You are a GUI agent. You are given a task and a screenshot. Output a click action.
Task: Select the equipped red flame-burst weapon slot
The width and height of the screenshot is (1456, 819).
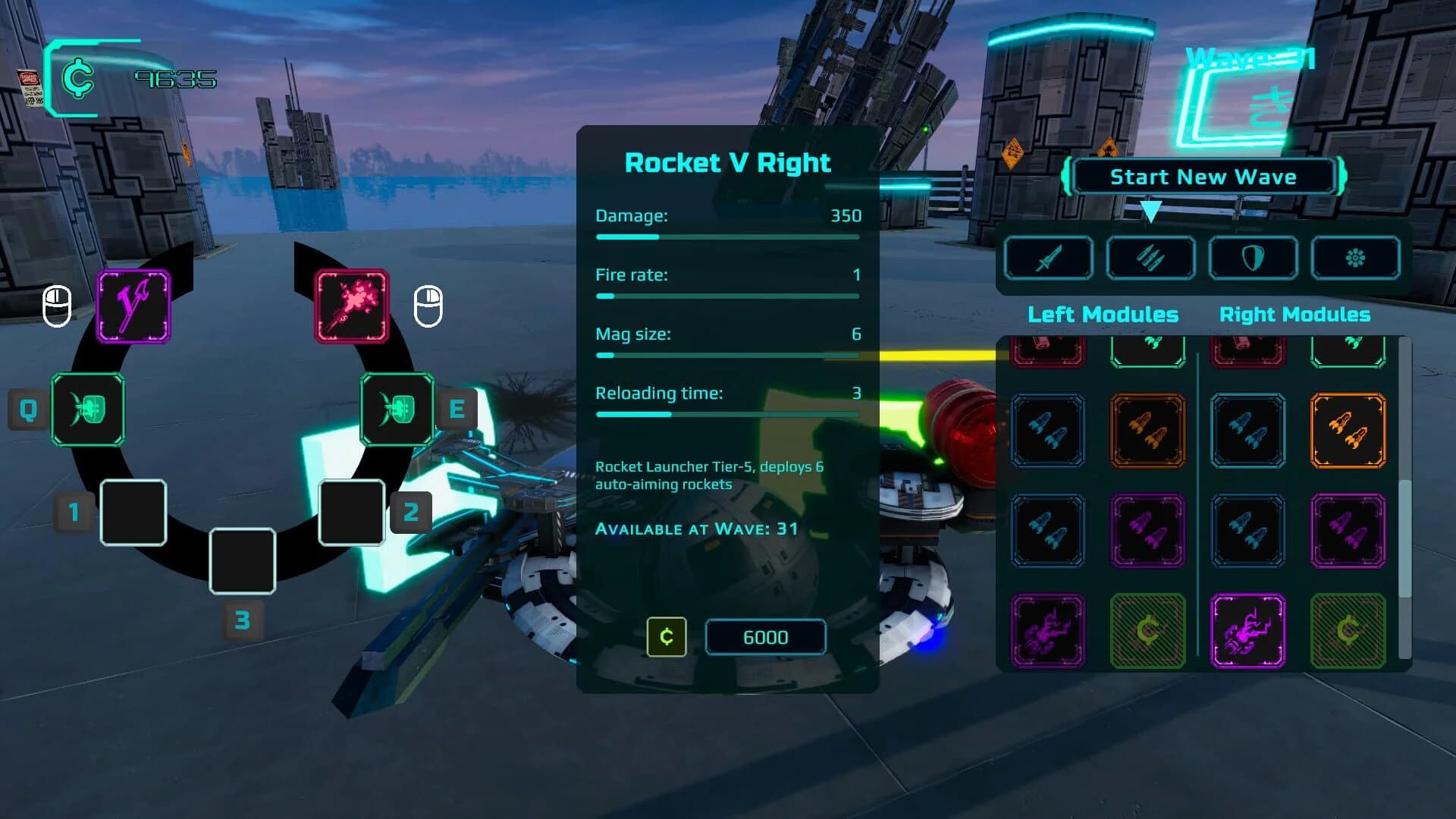pos(352,306)
